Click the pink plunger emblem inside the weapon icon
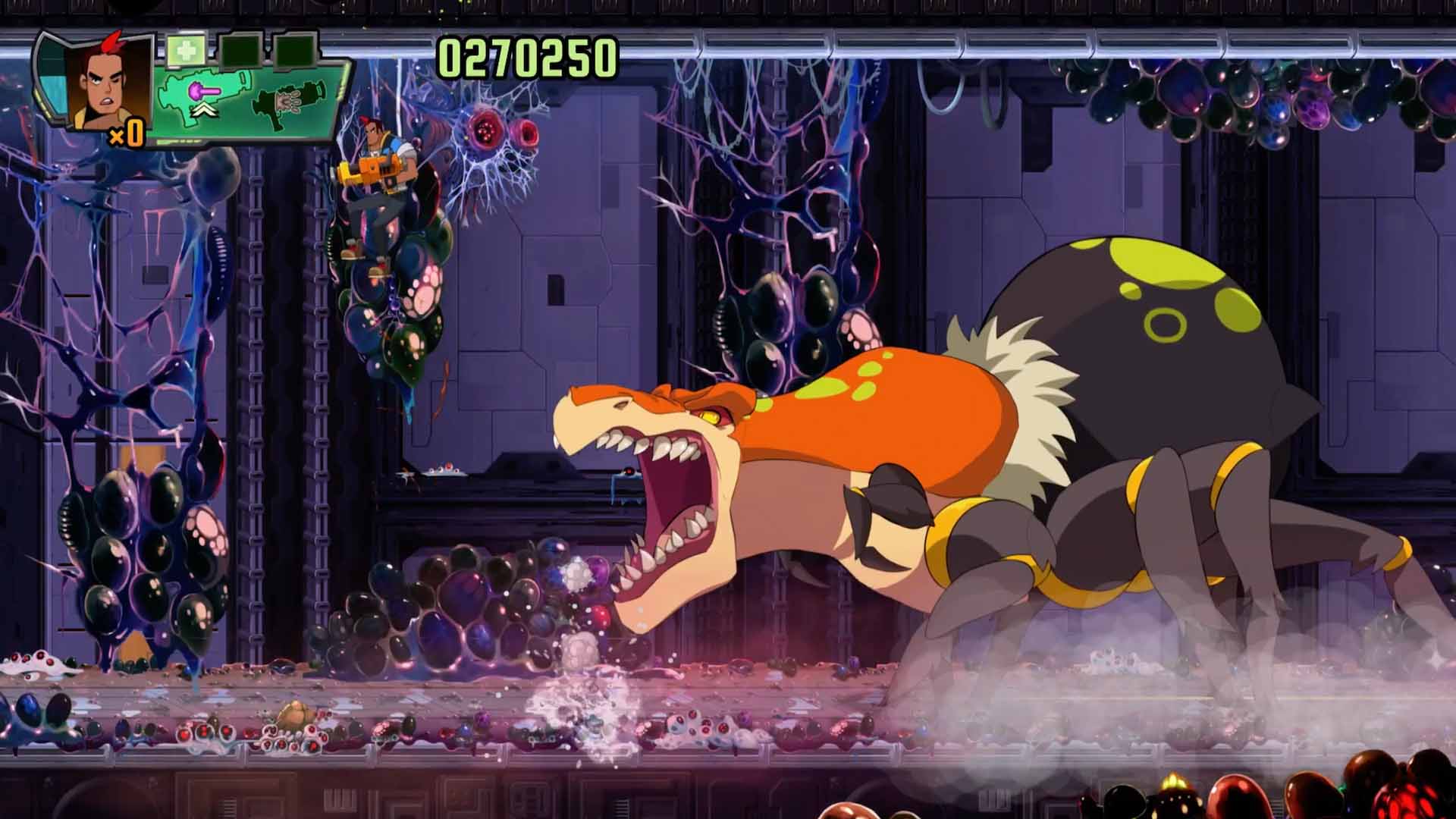This screenshot has width=1456, height=819. 203,93
